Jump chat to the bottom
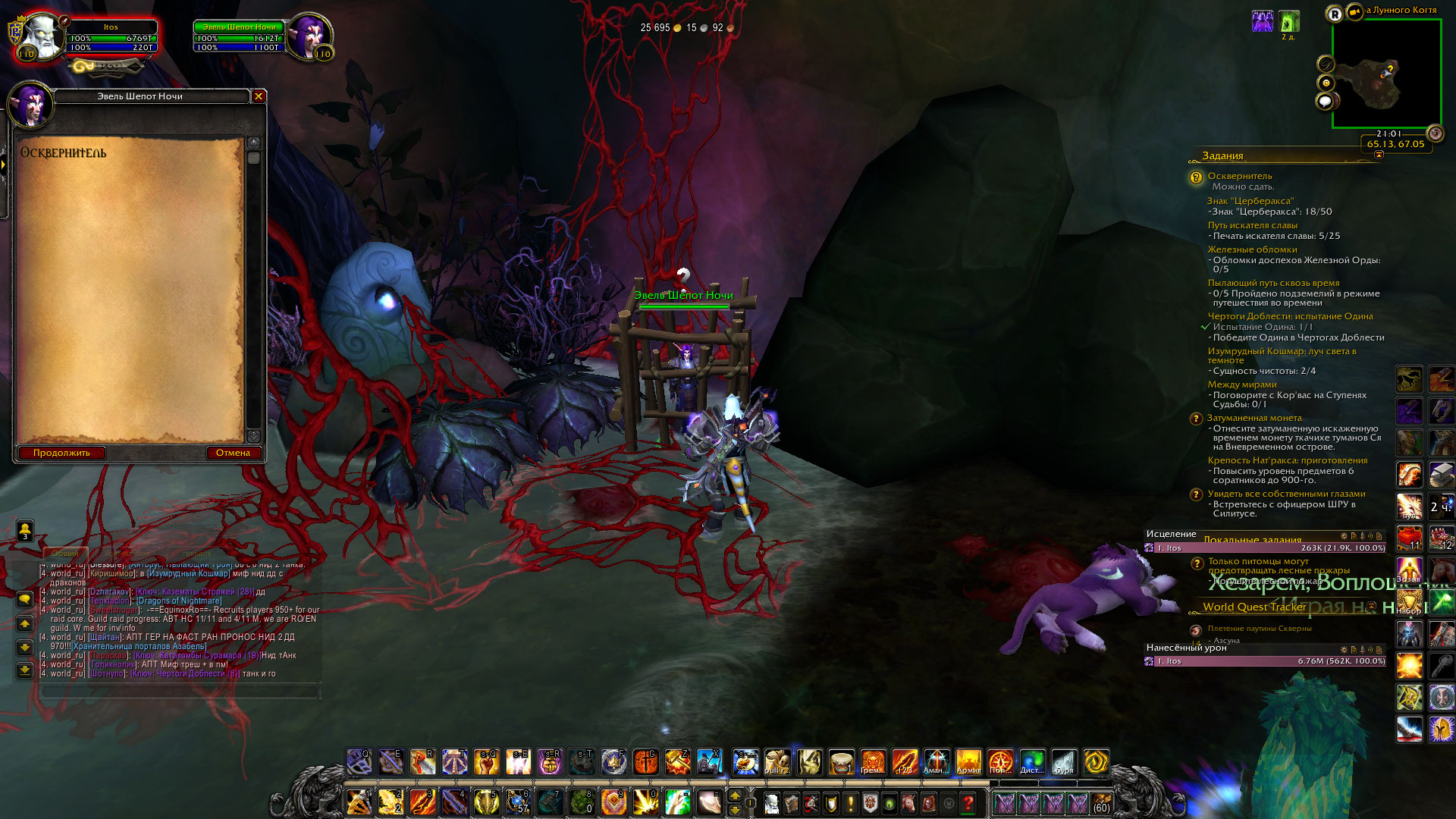Screen dimensions: 1456x819 [25, 670]
